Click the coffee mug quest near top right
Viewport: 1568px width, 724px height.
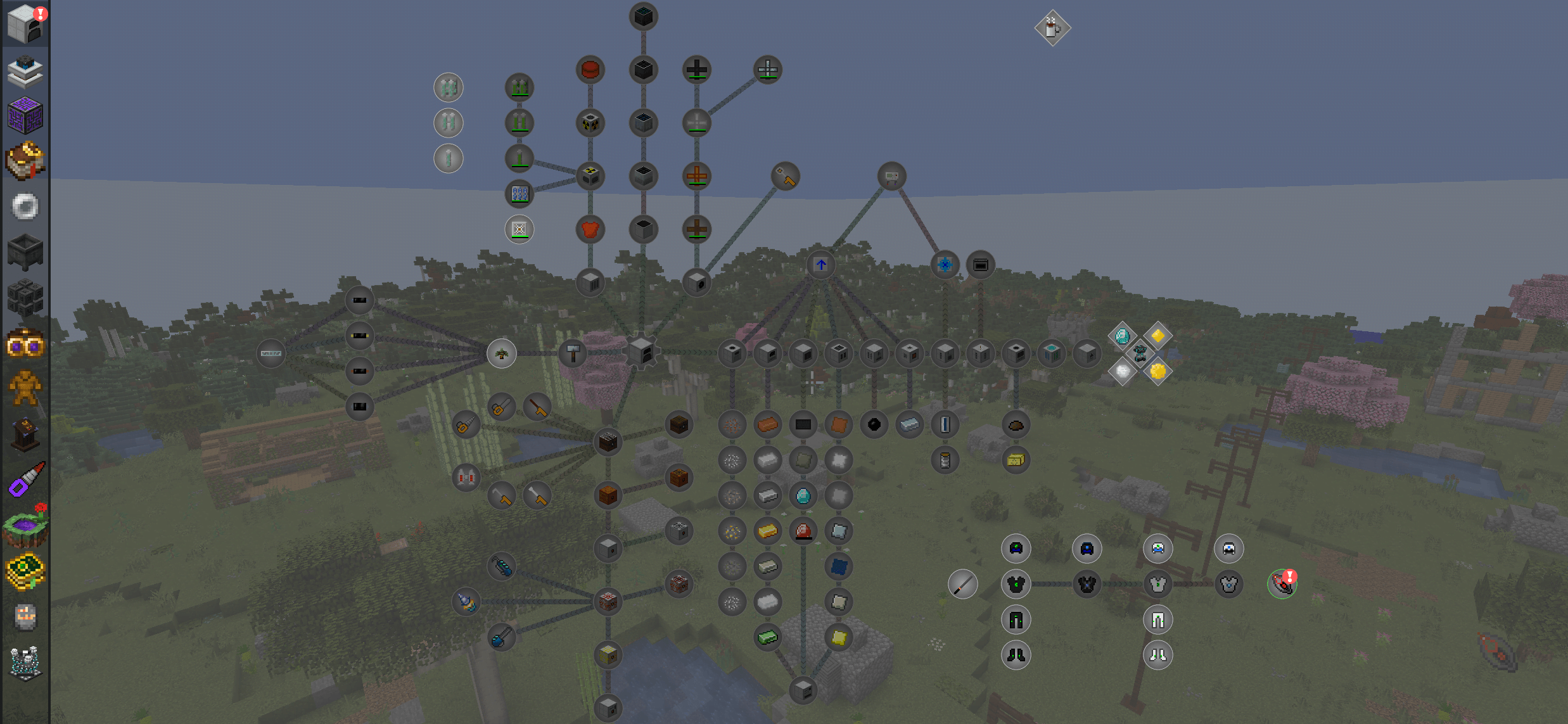coord(1052,29)
